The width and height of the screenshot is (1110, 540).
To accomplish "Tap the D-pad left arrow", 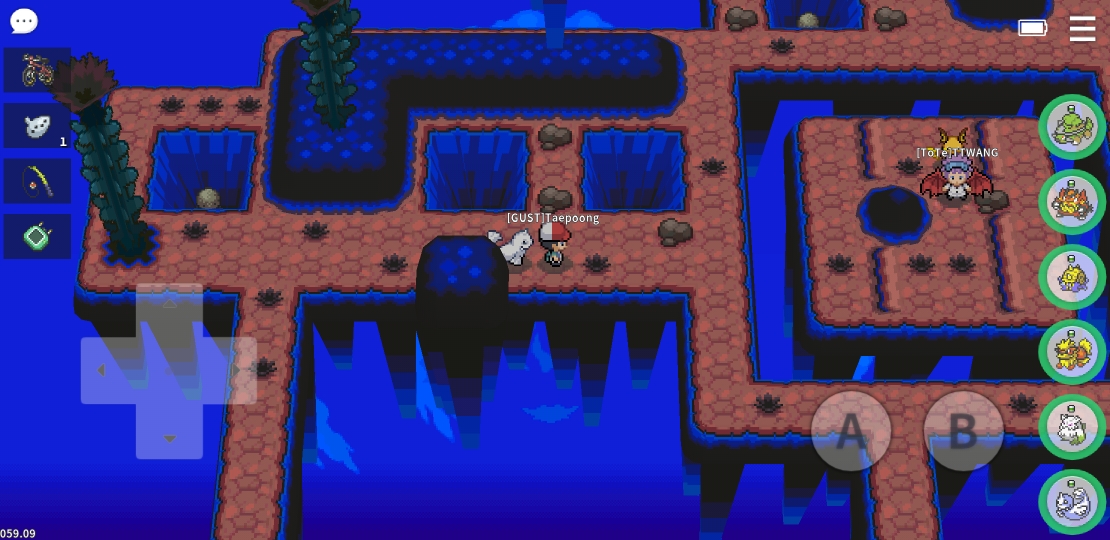I will (x=101, y=371).
